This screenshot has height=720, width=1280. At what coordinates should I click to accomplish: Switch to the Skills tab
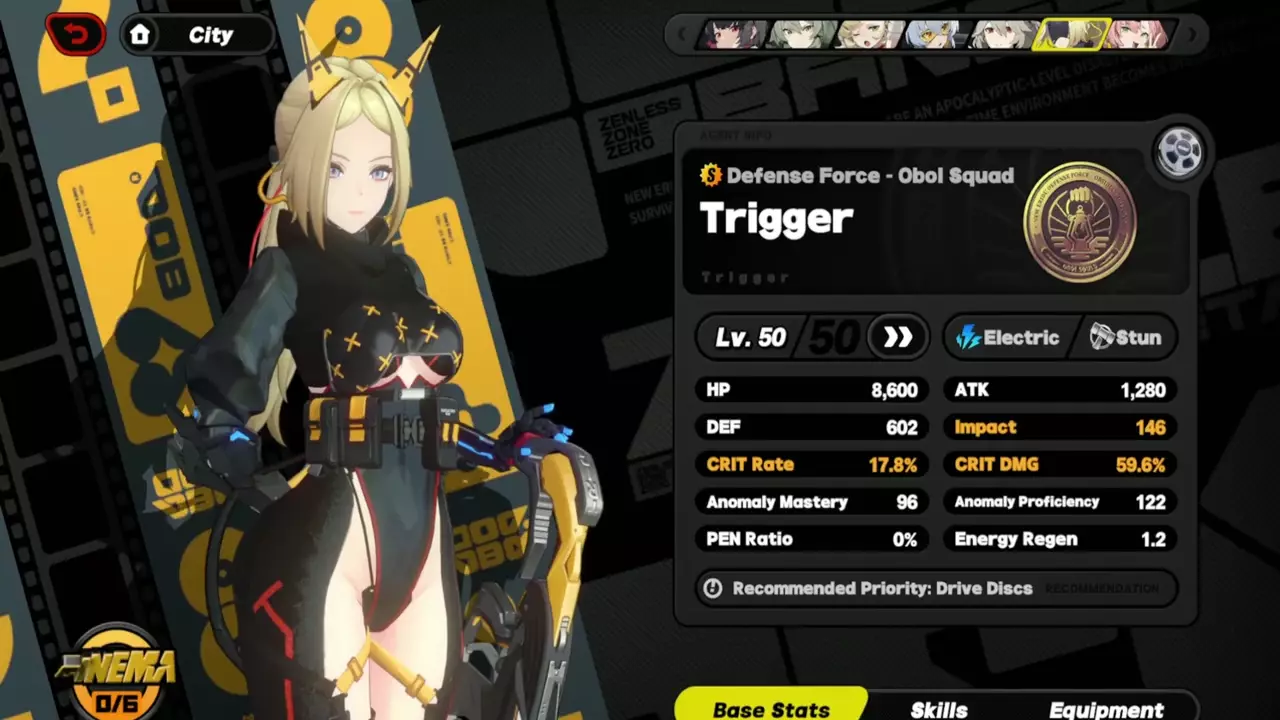pos(938,709)
